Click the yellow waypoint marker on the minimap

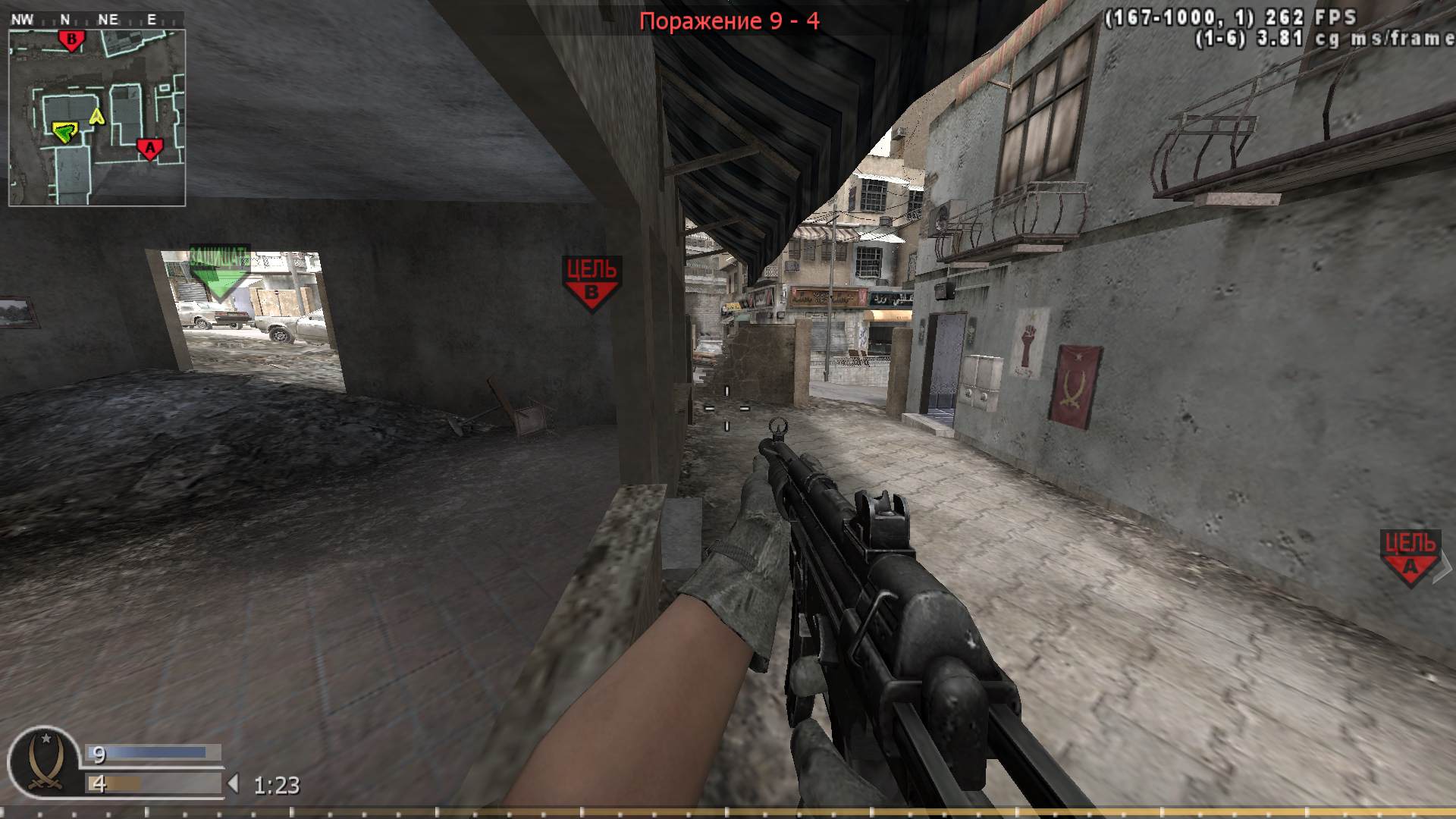click(96, 115)
